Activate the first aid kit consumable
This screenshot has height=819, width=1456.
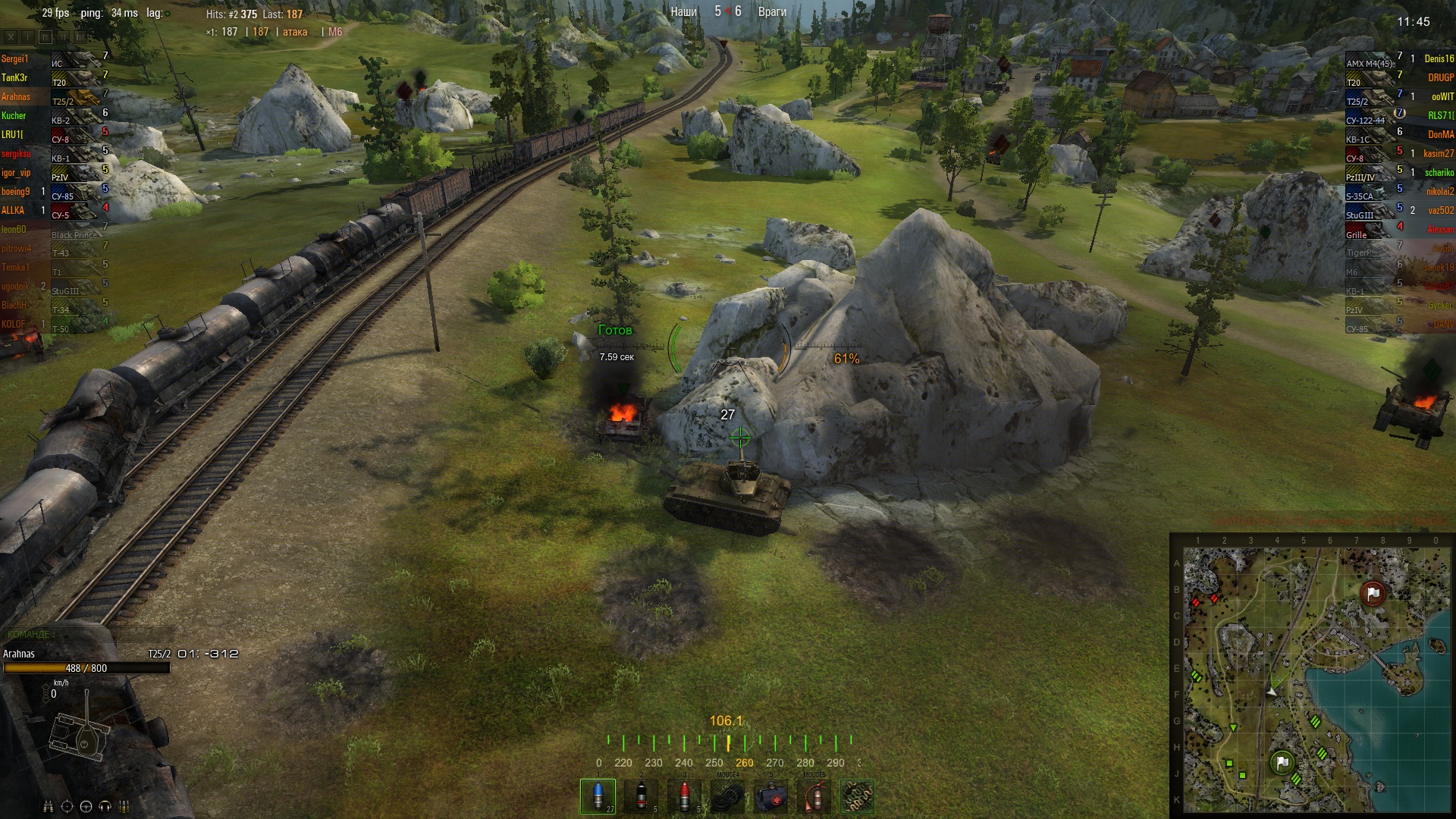click(x=771, y=796)
